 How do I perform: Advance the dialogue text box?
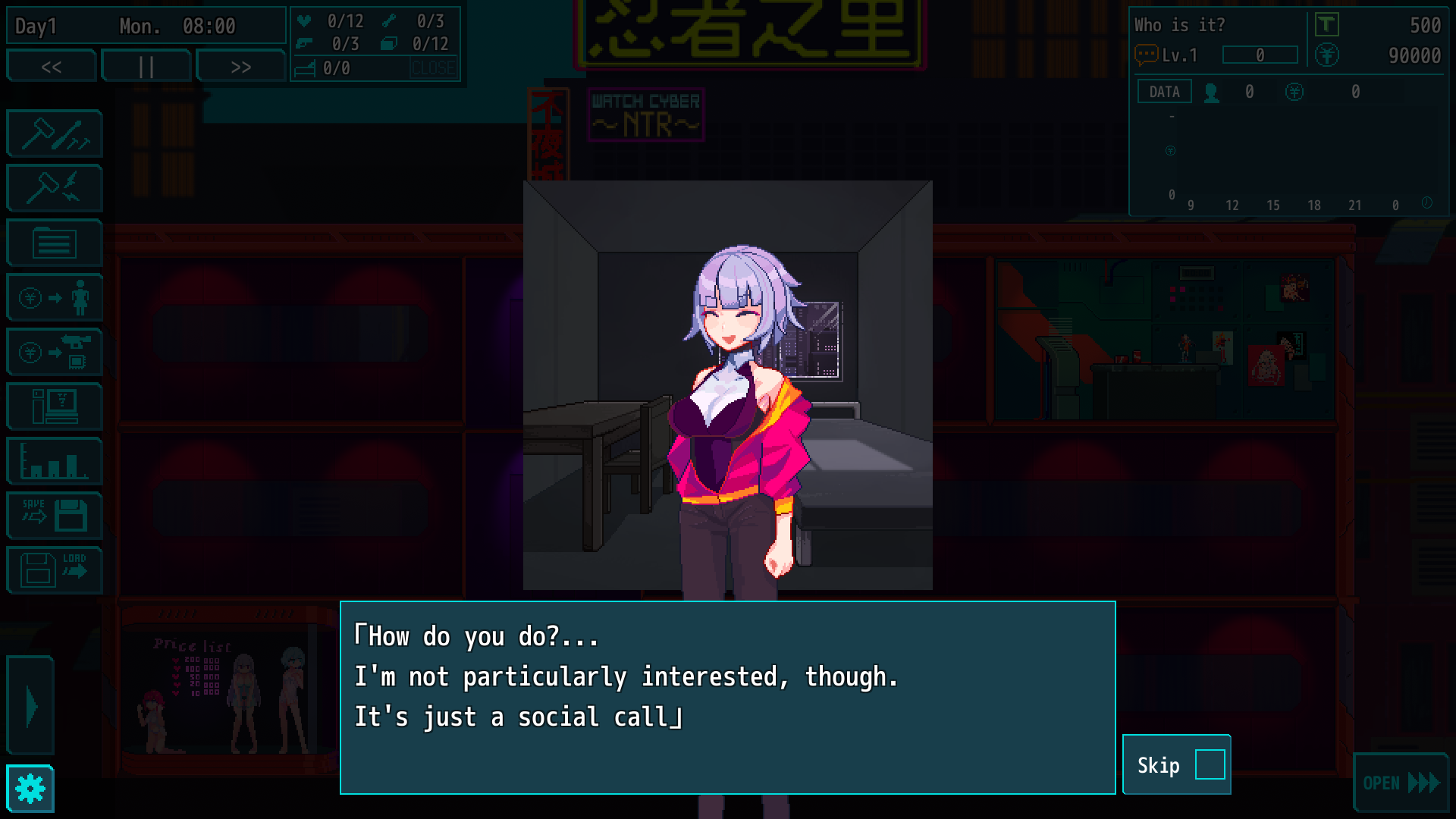727,698
